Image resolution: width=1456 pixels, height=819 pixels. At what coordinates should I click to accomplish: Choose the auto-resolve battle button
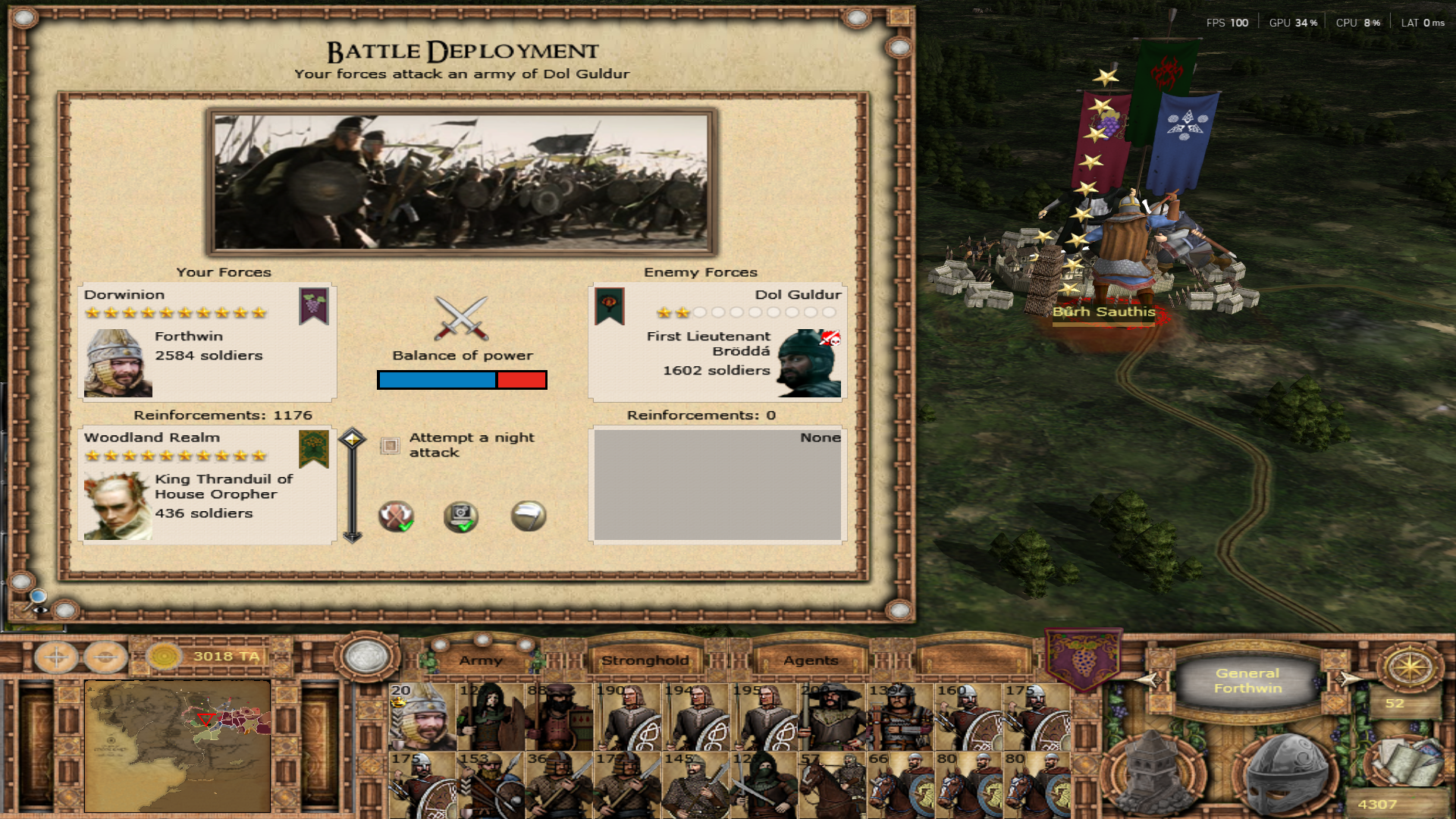coord(461,516)
